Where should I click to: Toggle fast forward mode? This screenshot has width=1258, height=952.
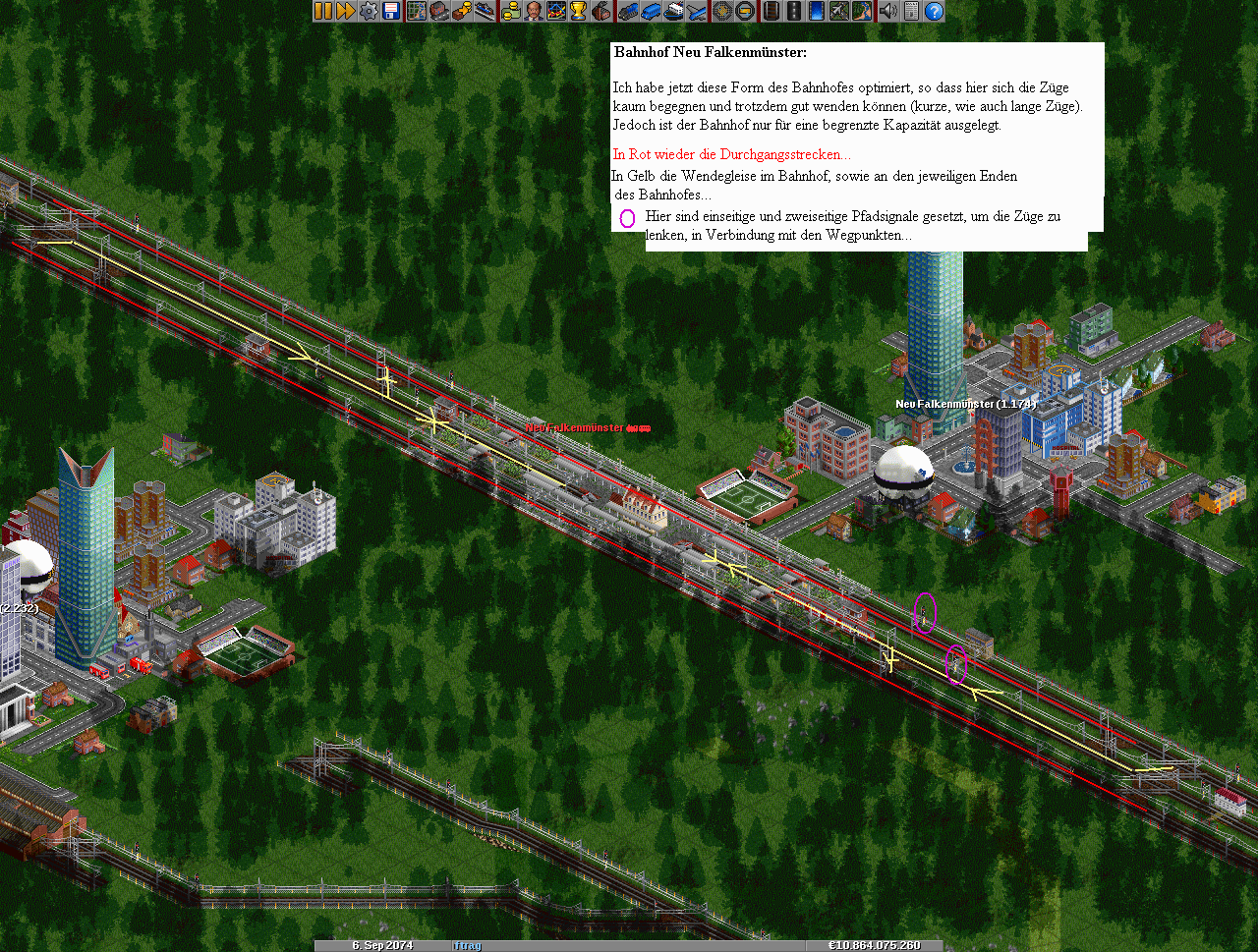point(346,11)
